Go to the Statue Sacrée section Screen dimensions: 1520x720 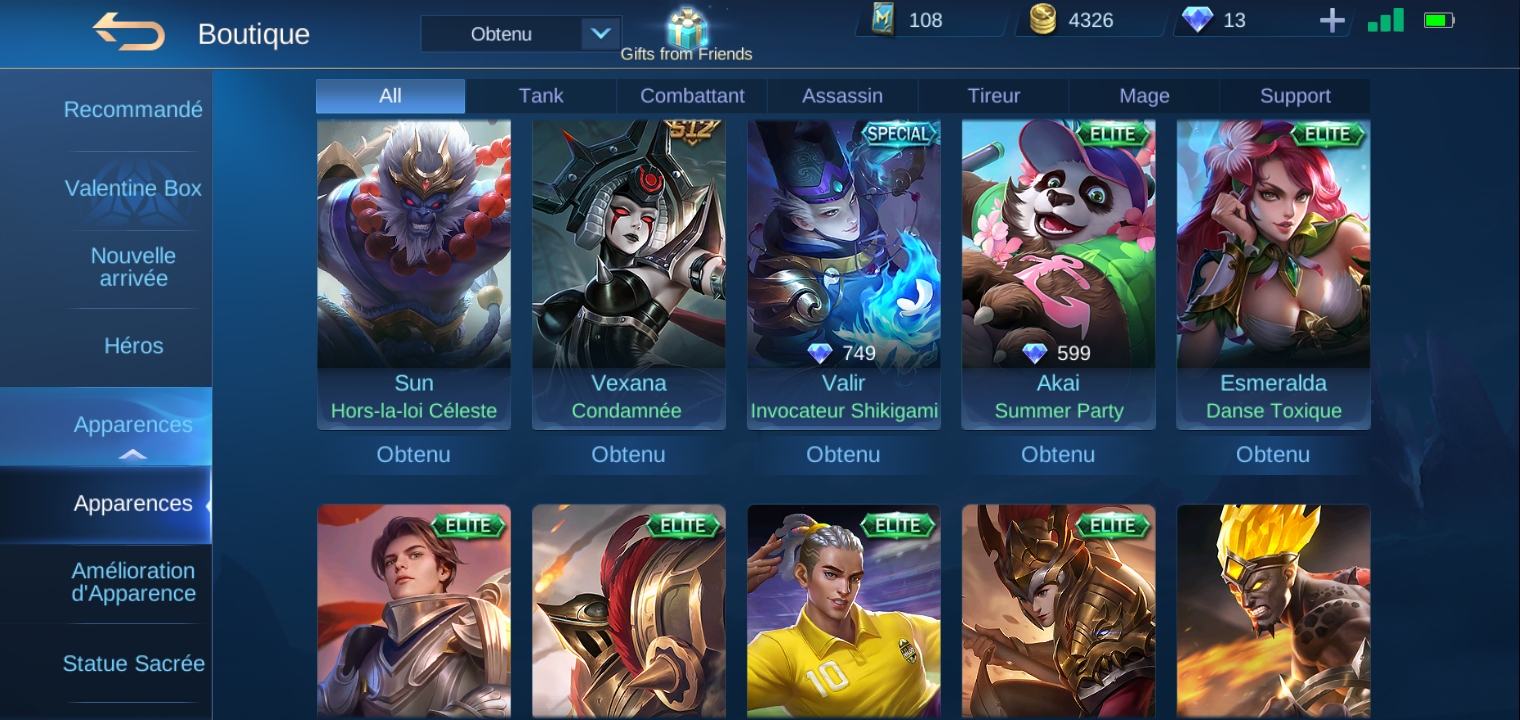coord(133,663)
